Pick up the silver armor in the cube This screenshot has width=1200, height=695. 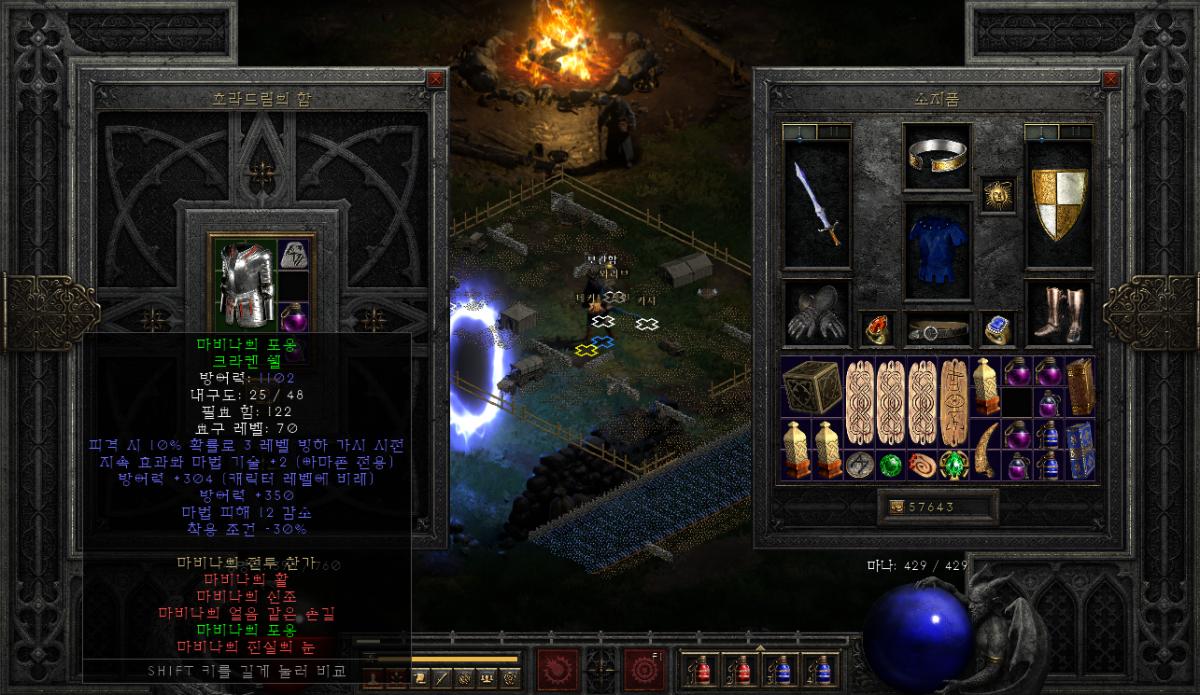[x=245, y=283]
